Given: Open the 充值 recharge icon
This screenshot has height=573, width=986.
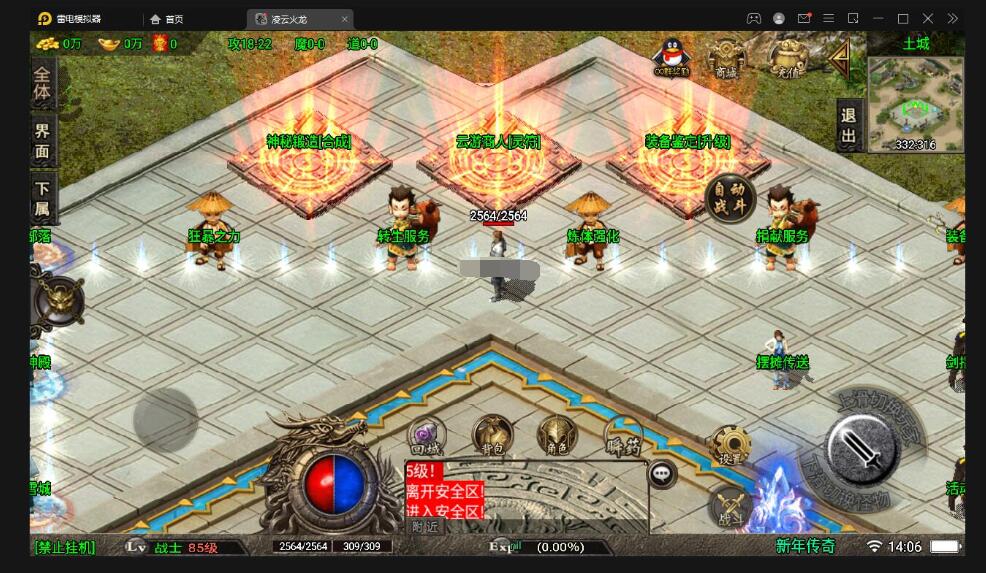Looking at the screenshot, I should click(788, 58).
